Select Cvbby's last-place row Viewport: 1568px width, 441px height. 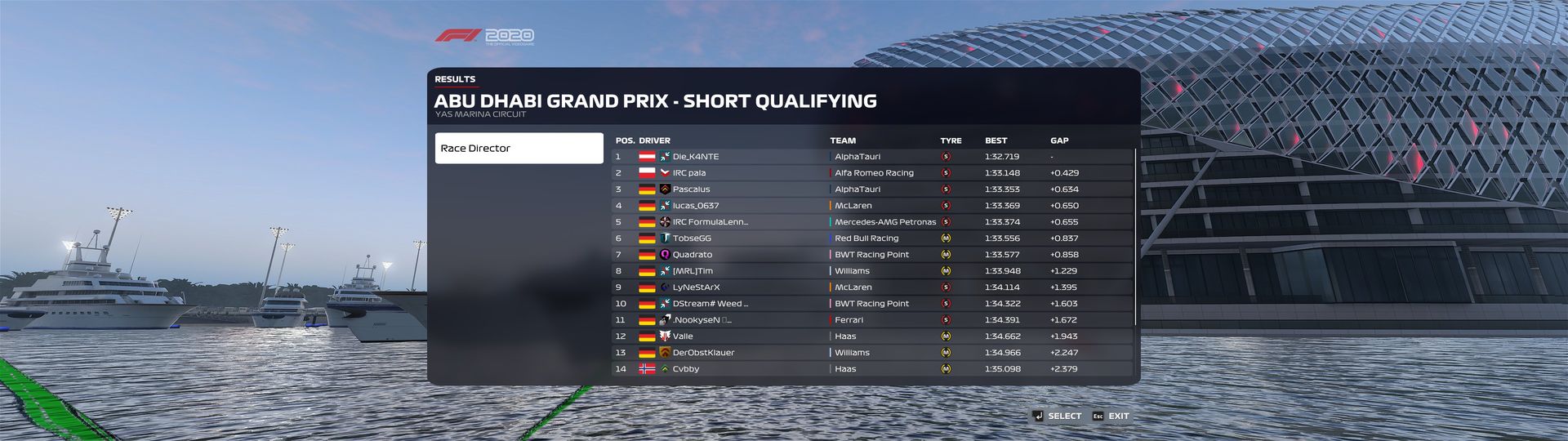[871, 369]
